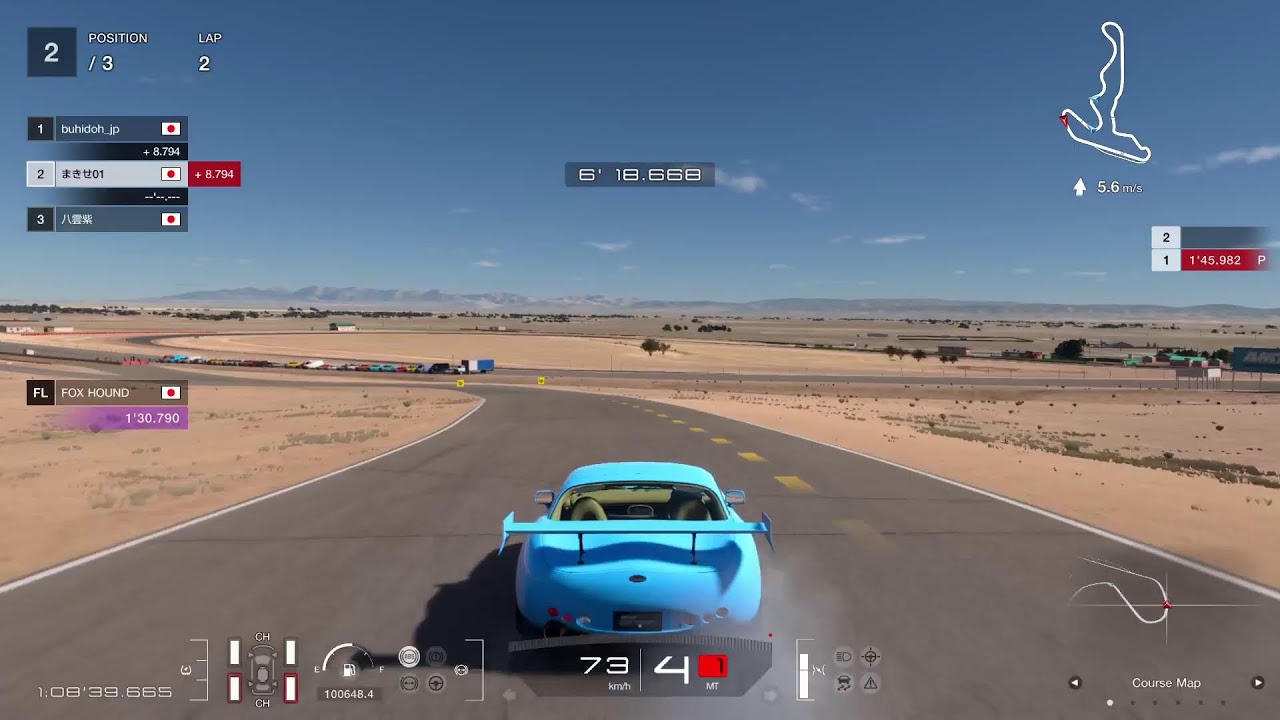Click the FOX HOUND fastest lap panel

coord(107,405)
